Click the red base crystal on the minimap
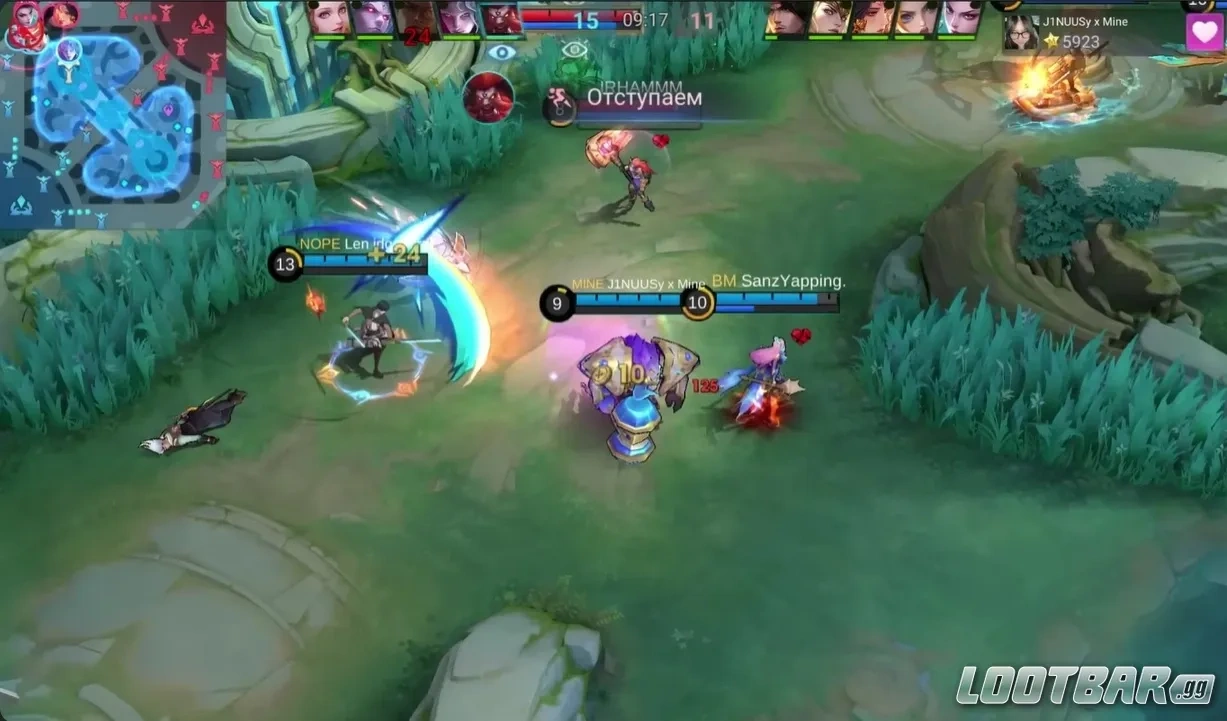This screenshot has width=1227, height=721. coord(203,24)
